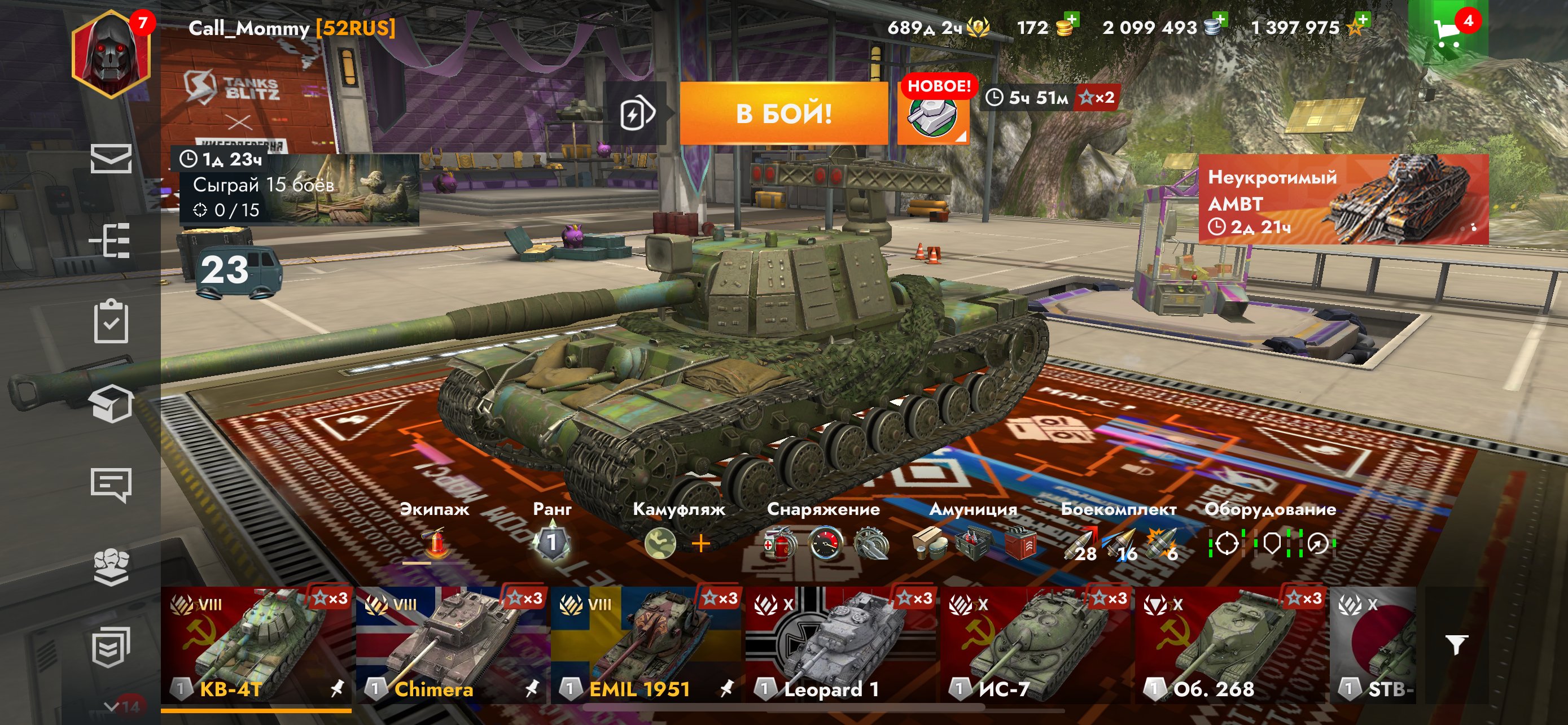Open the Неукротимый AMBT offer banner
Image resolution: width=1568 pixels, height=725 pixels.
[1343, 199]
